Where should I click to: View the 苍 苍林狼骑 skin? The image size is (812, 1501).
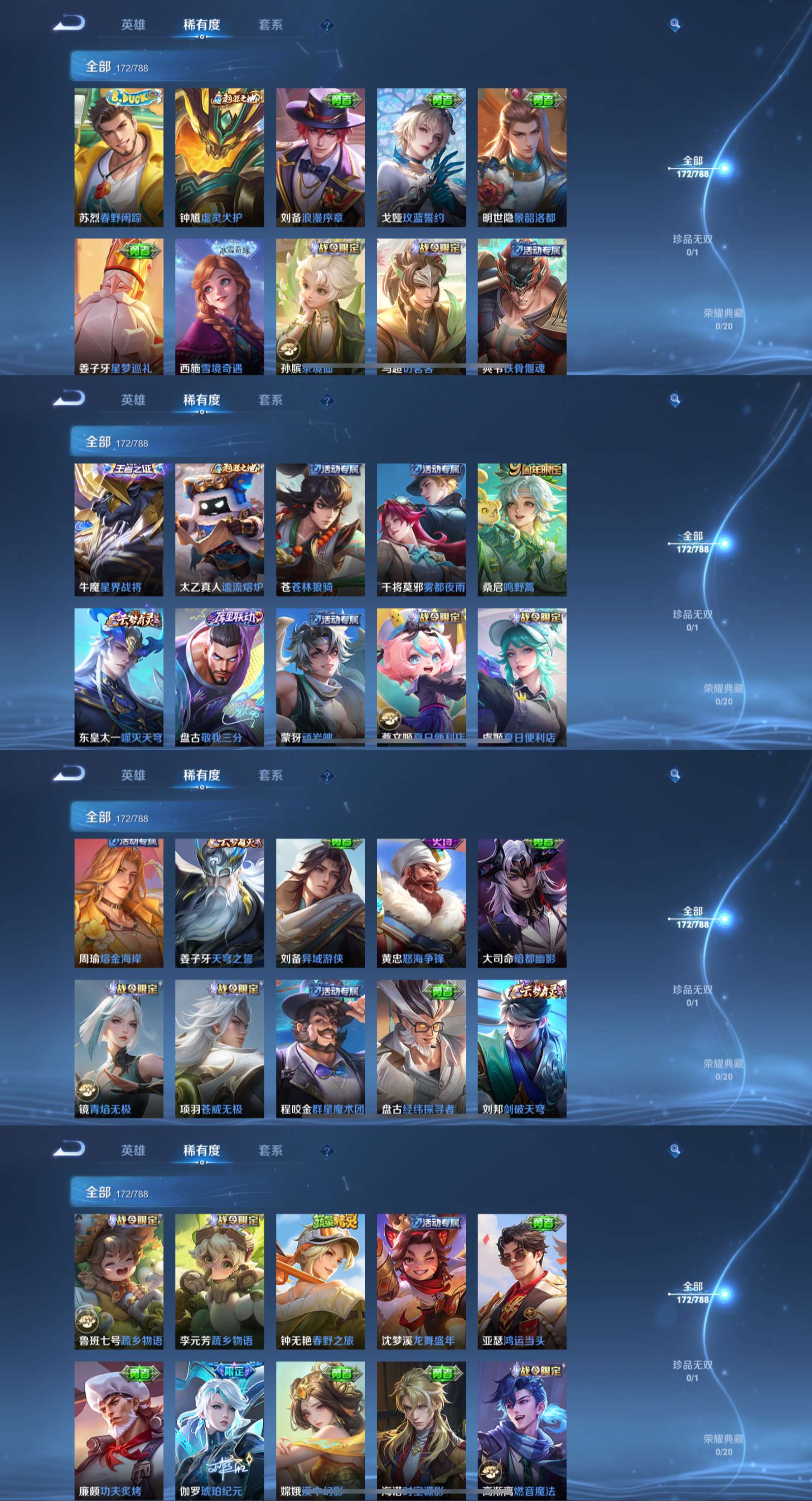tap(320, 529)
